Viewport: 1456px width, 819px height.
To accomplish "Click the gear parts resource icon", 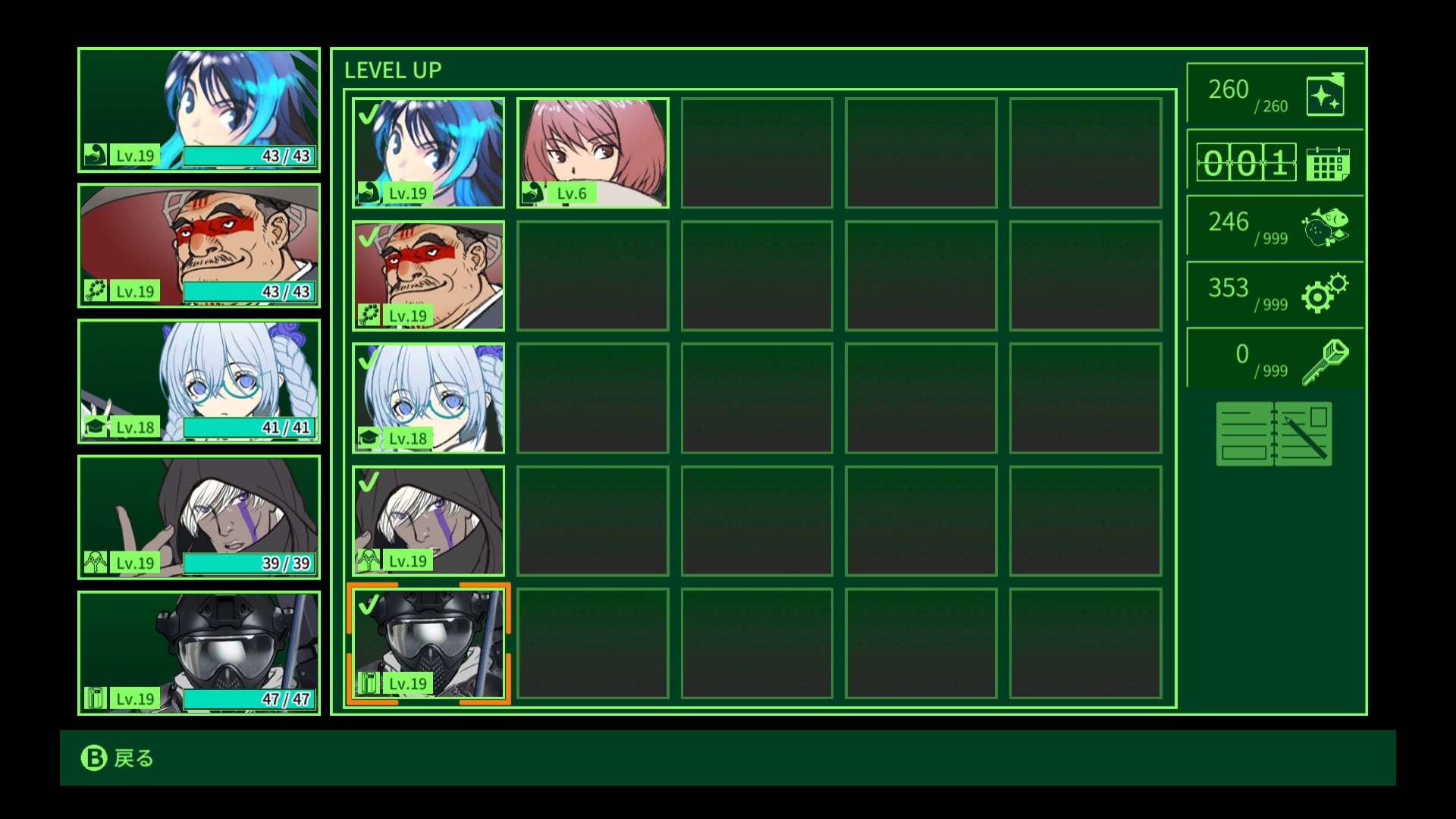I will tap(1325, 293).
